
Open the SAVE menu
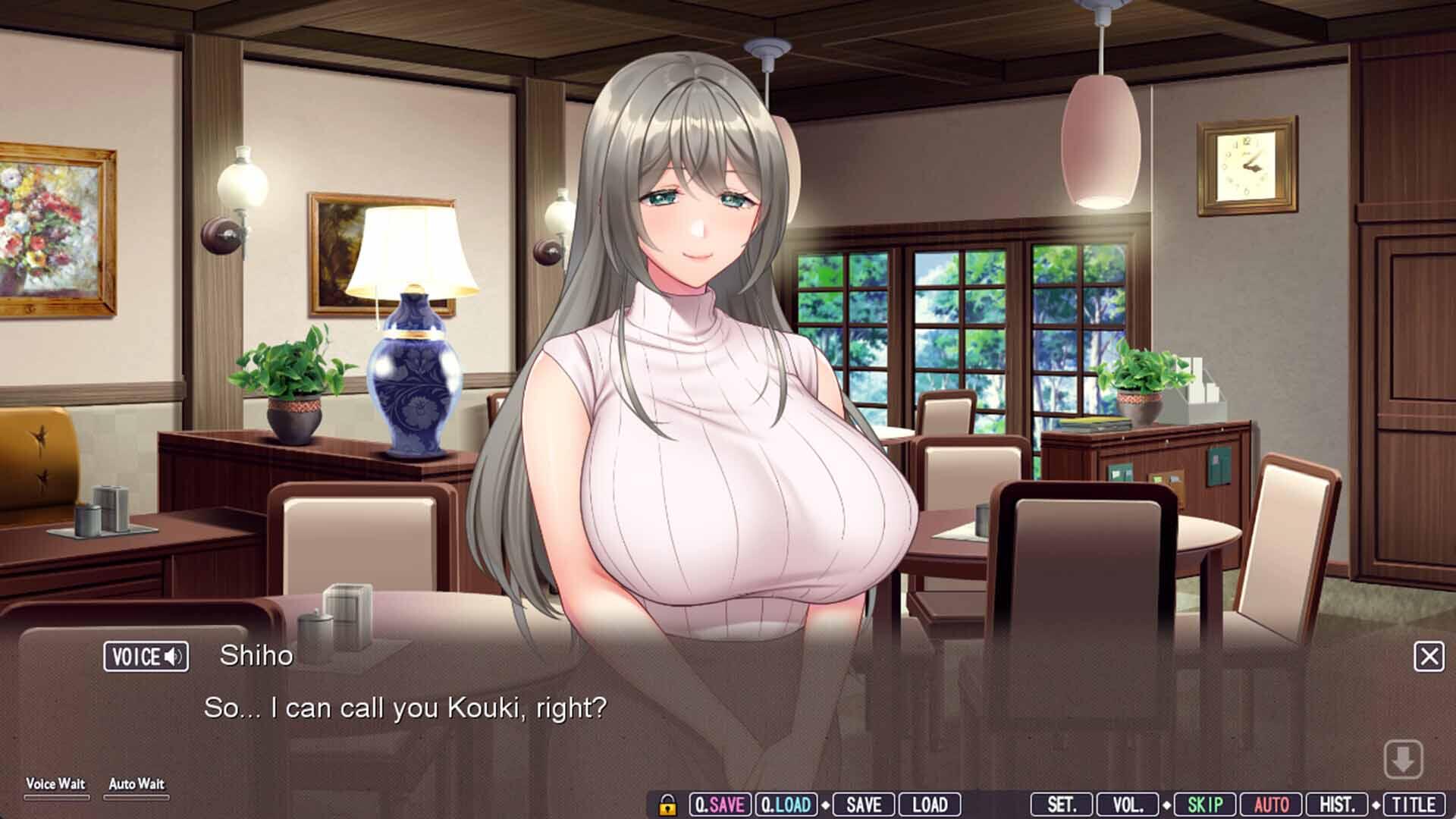[864, 805]
